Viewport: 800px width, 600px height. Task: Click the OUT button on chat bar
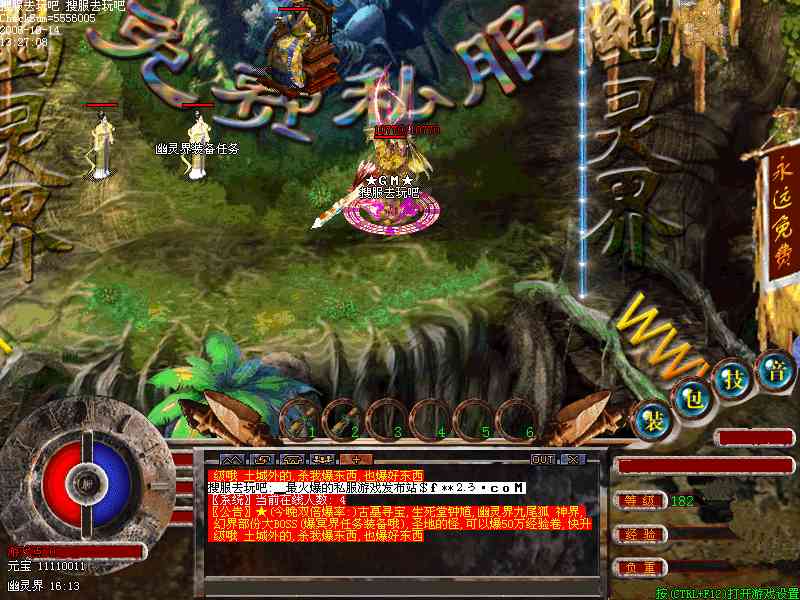click(x=542, y=459)
